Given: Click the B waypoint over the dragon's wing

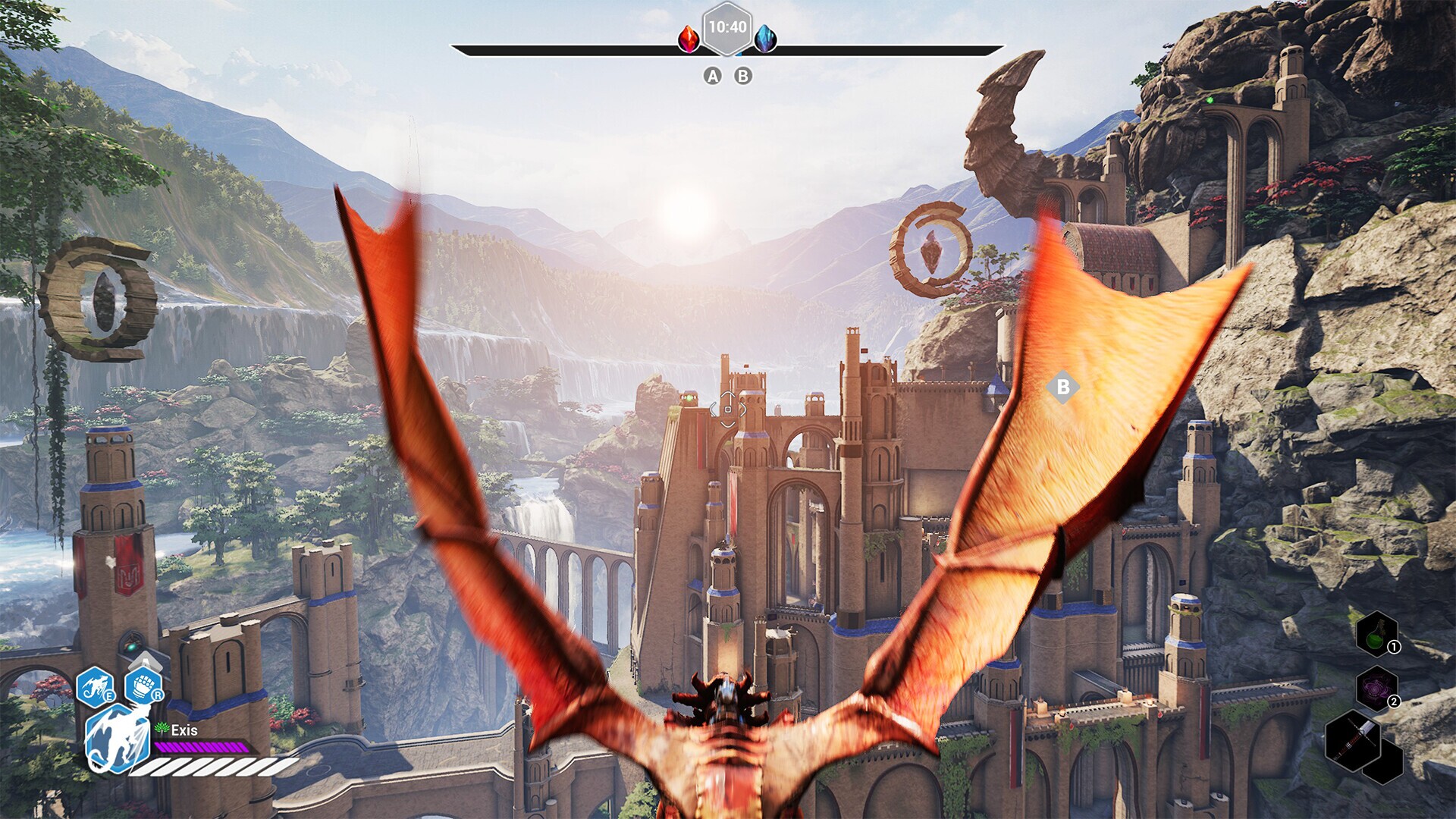Looking at the screenshot, I should point(1065,388).
